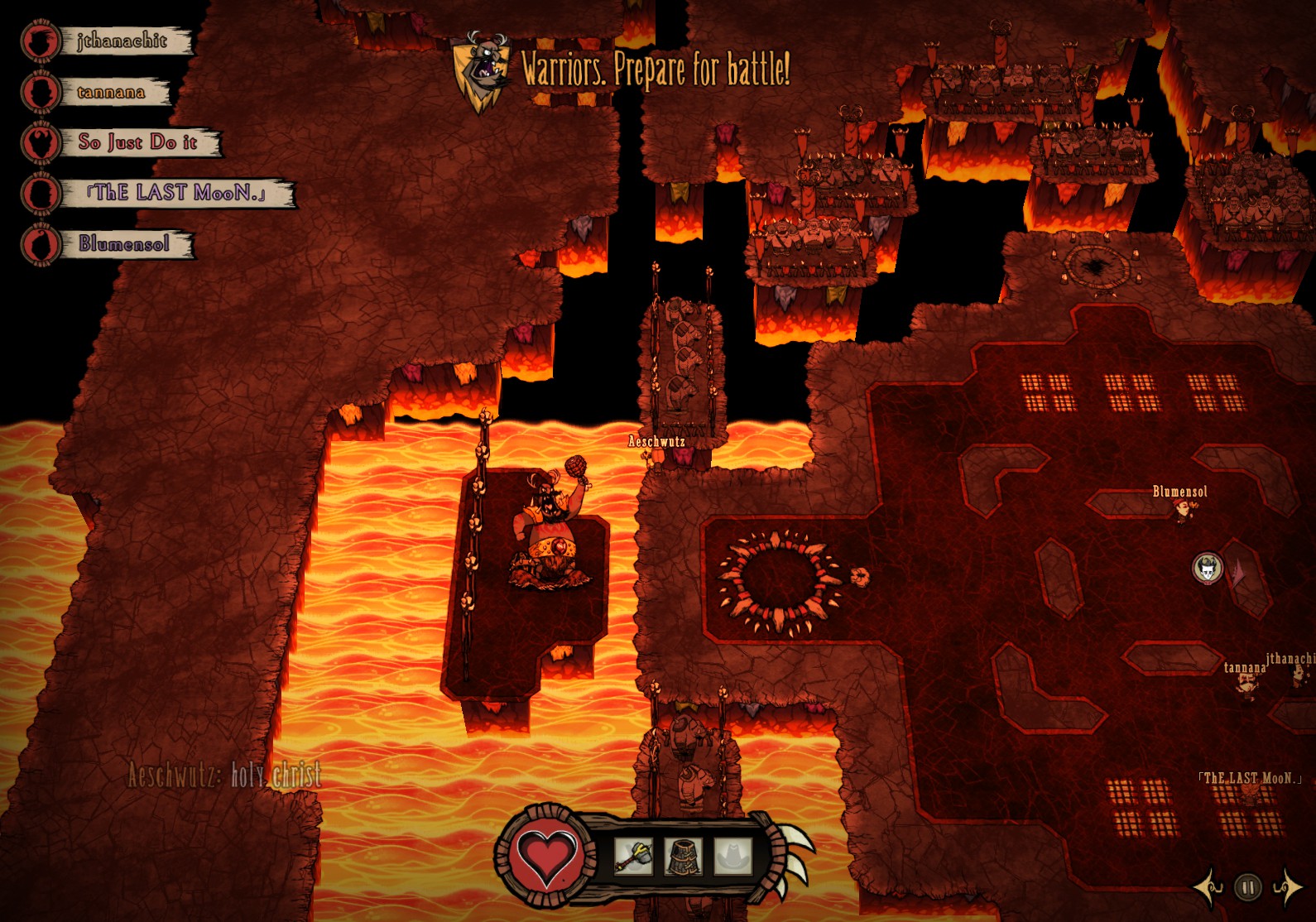Screen dimensions: 1316x922
Task: Click the empty hat equipment slot
Action: 732,856
